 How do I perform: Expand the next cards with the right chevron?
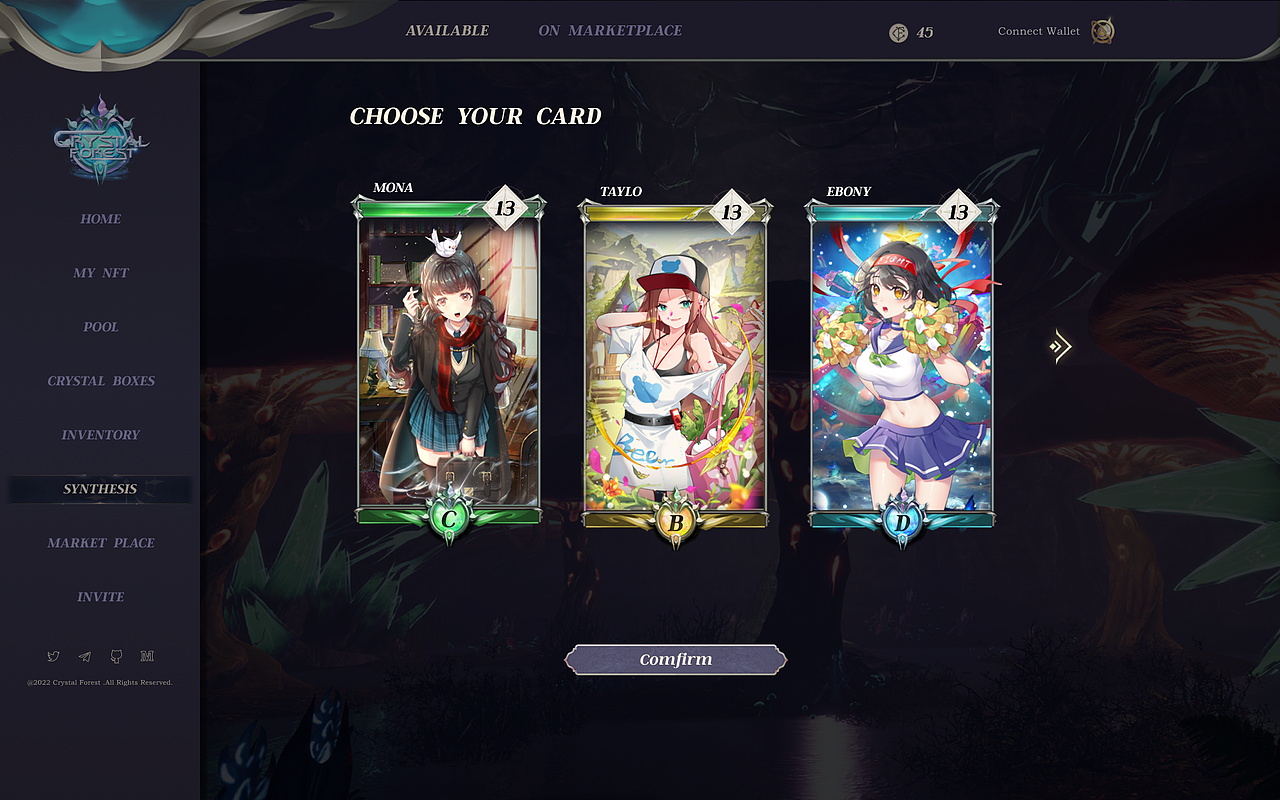tap(1060, 345)
